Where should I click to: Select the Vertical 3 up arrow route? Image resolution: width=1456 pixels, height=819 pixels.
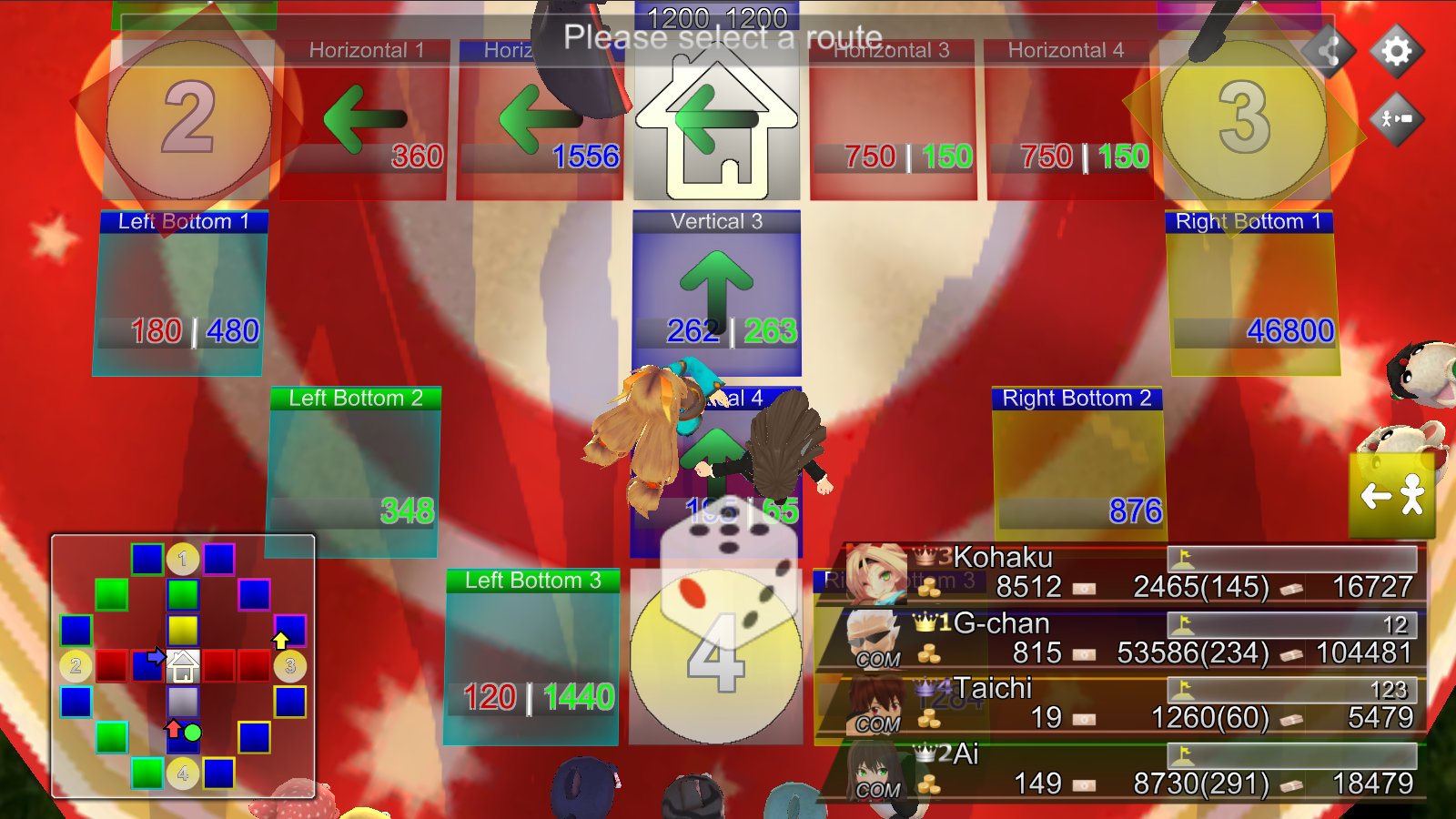tap(715, 282)
